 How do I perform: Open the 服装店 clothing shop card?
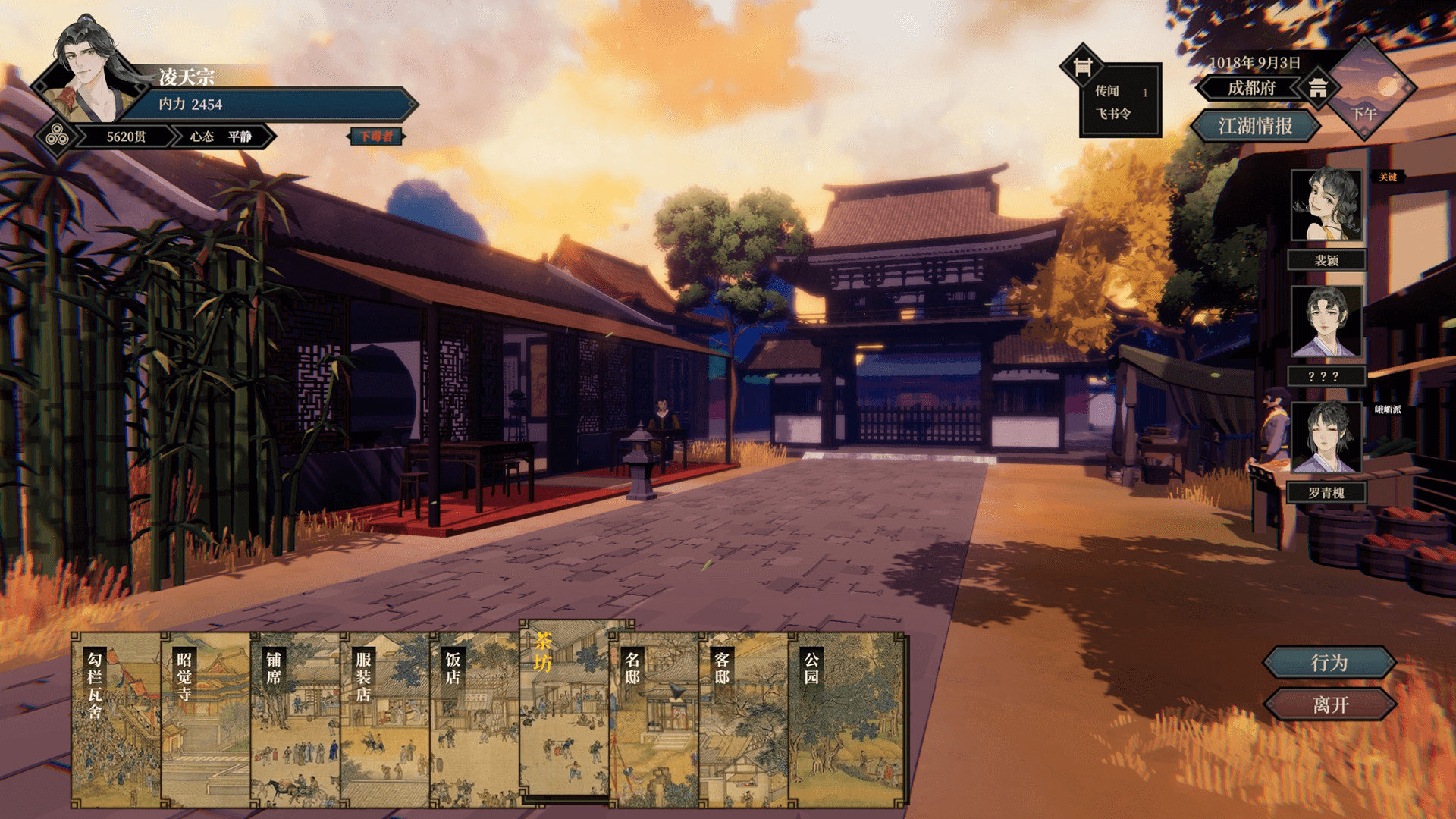pyautogui.click(x=384, y=719)
